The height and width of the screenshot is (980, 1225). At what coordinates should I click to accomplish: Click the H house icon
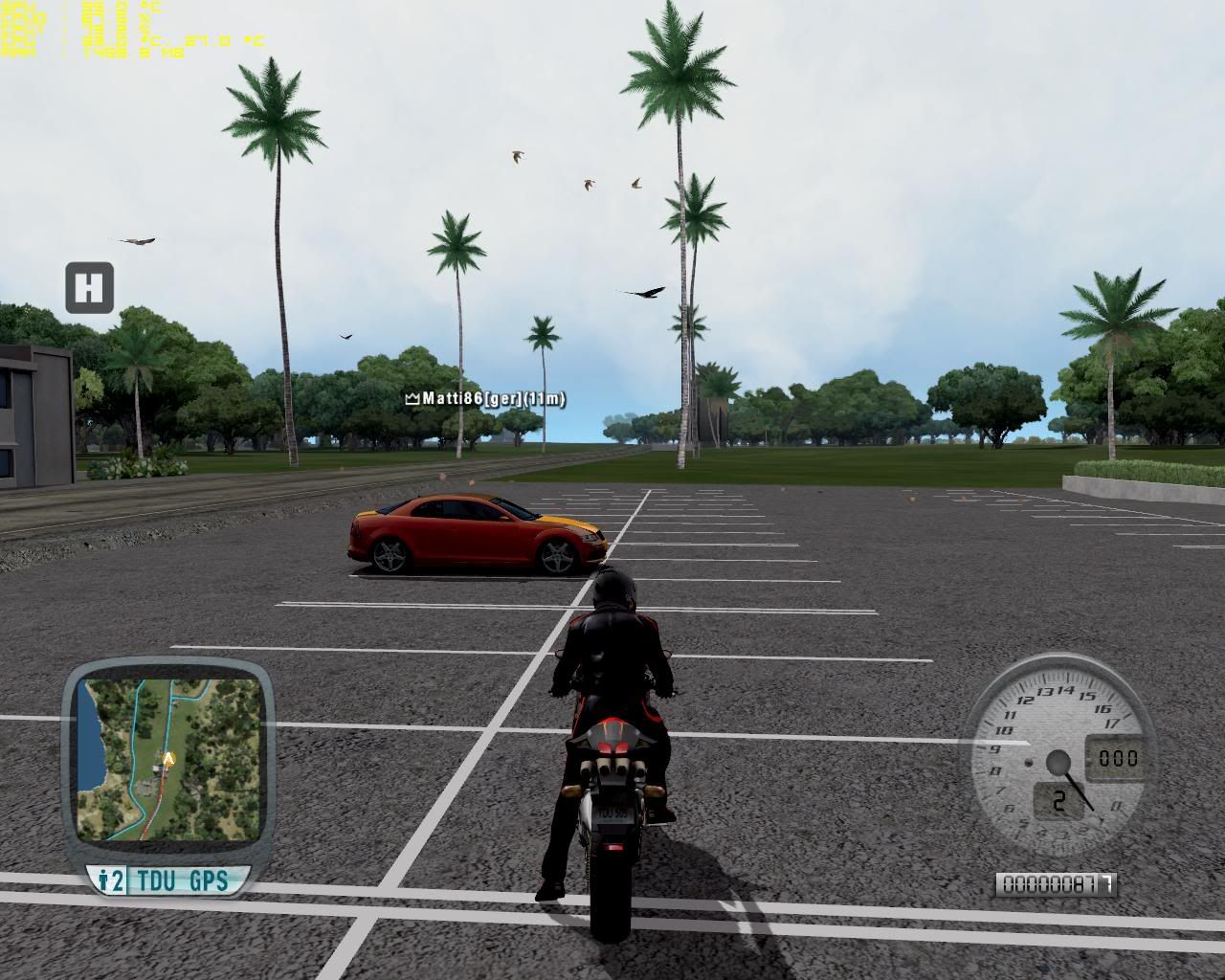click(x=89, y=287)
